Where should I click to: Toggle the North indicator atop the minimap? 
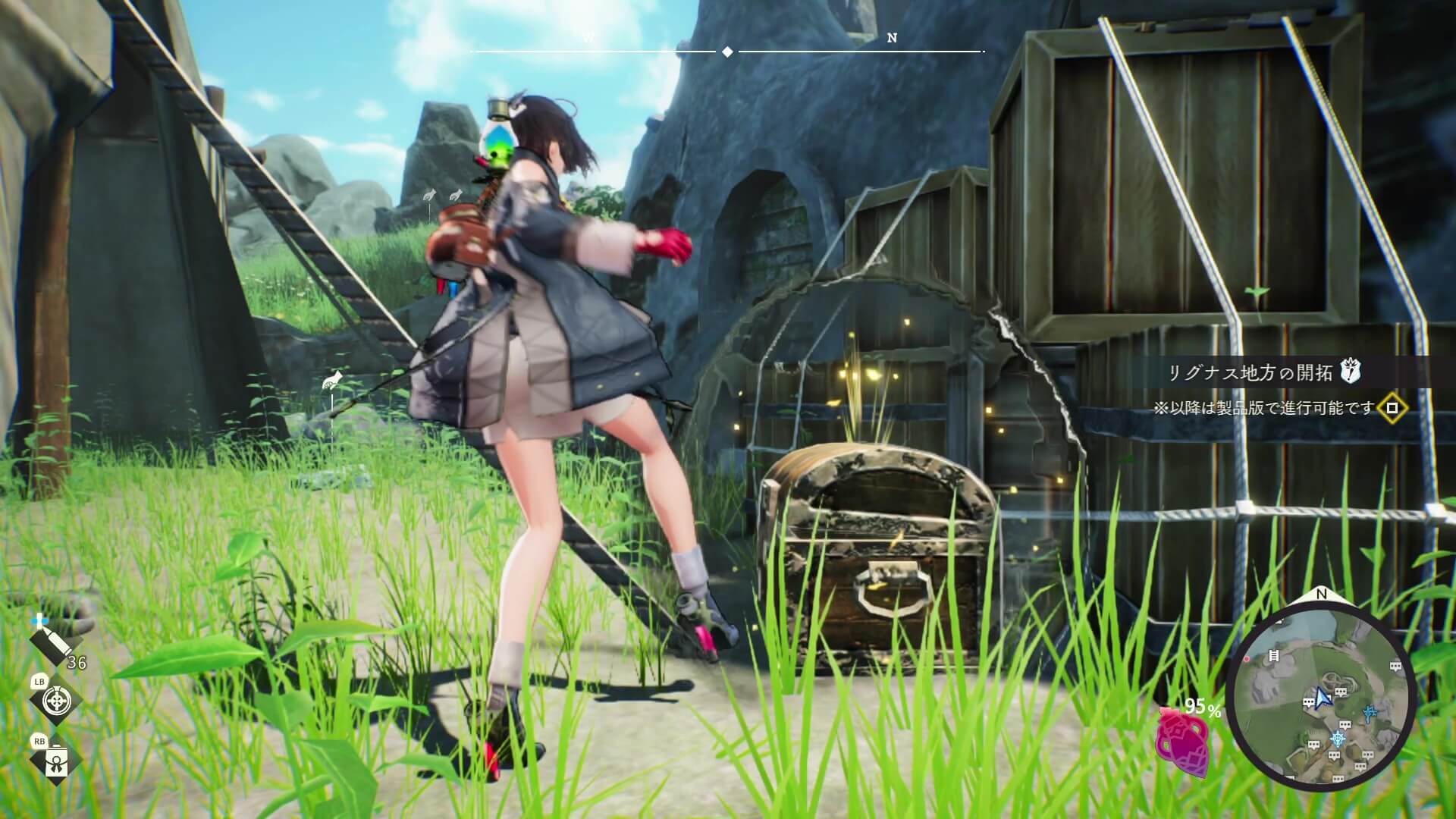click(x=1322, y=593)
